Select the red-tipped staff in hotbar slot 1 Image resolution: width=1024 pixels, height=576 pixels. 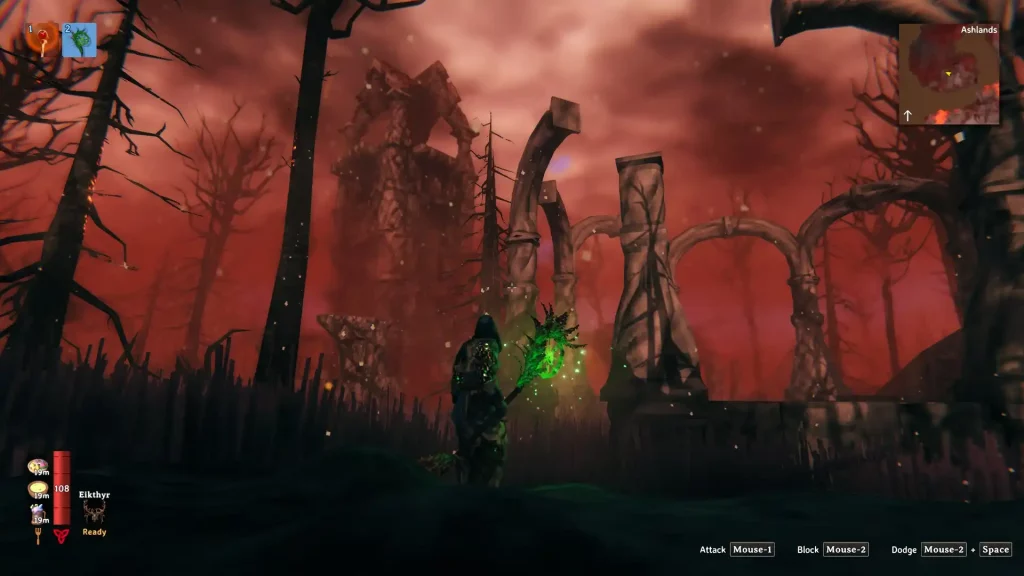pos(42,40)
